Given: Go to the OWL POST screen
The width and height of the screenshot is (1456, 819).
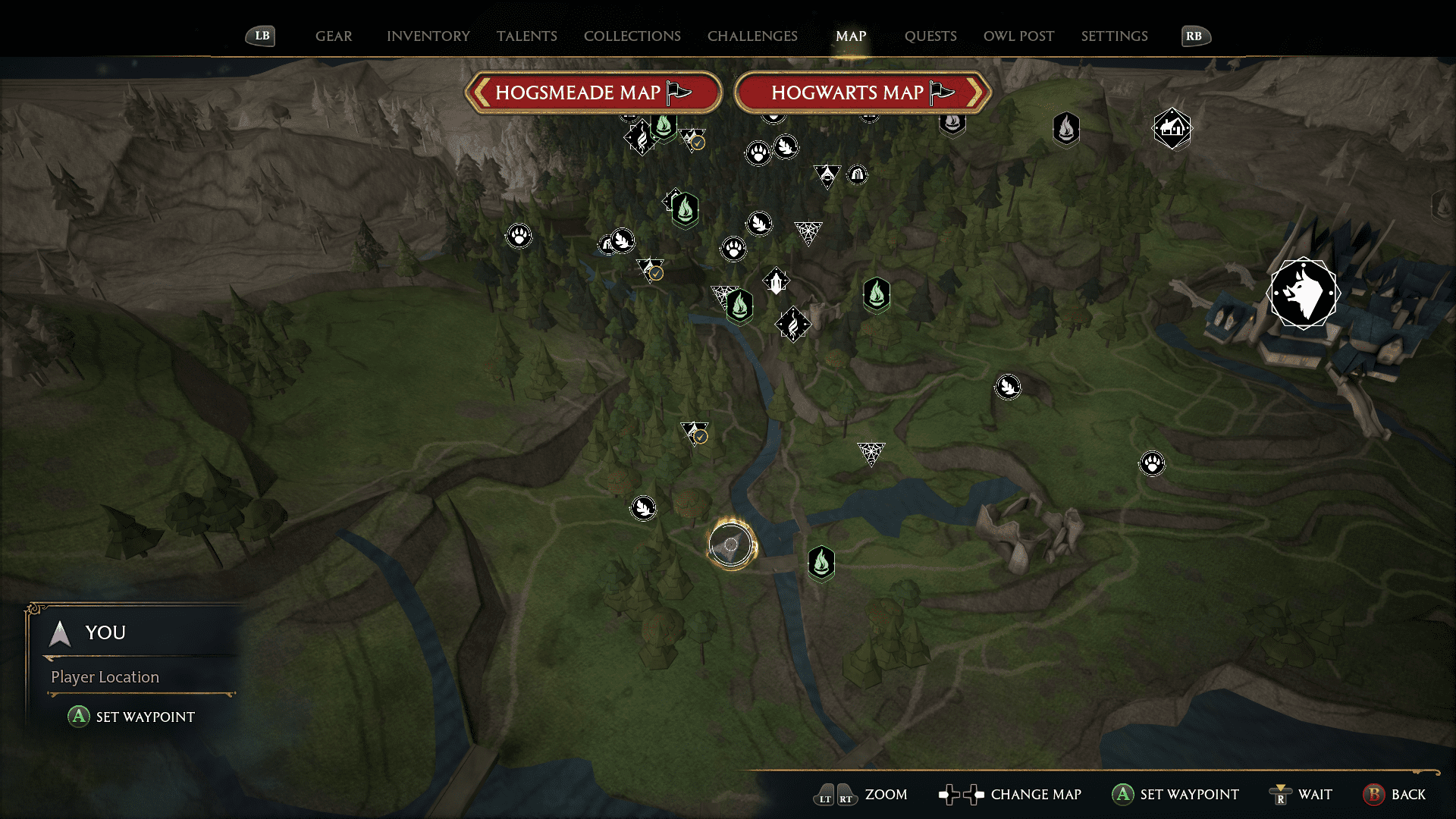Looking at the screenshot, I should click(x=1018, y=36).
